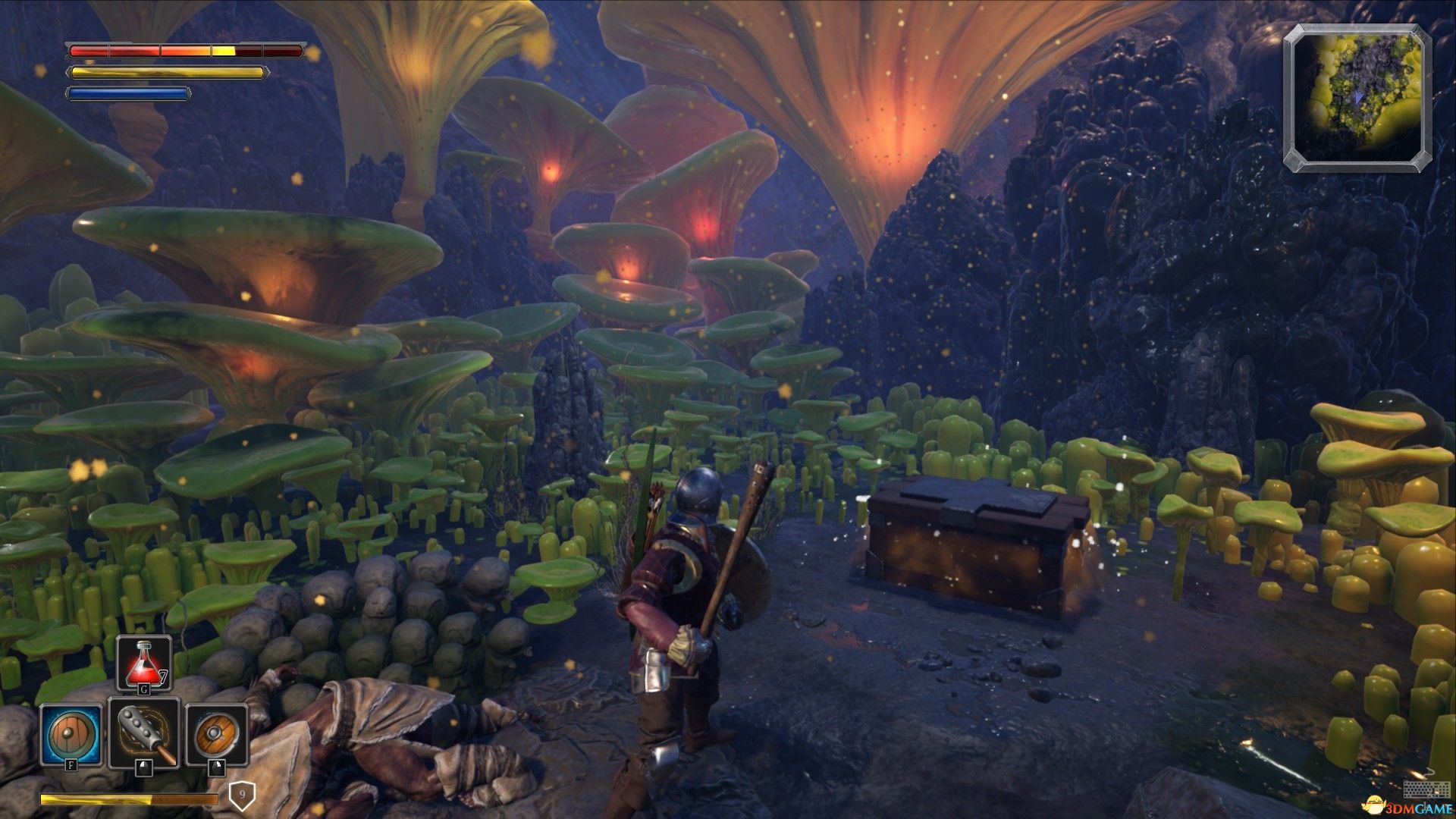Select the spiked mace weapon slot

144,734
